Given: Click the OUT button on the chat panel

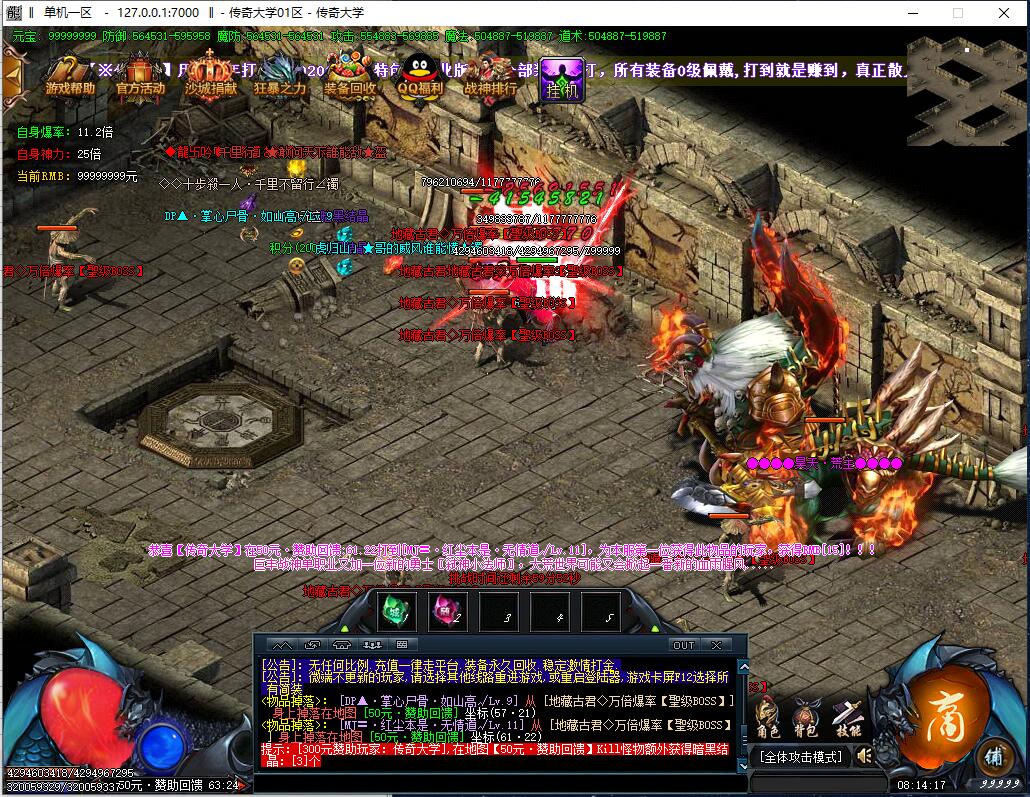Looking at the screenshot, I should pos(683,645).
